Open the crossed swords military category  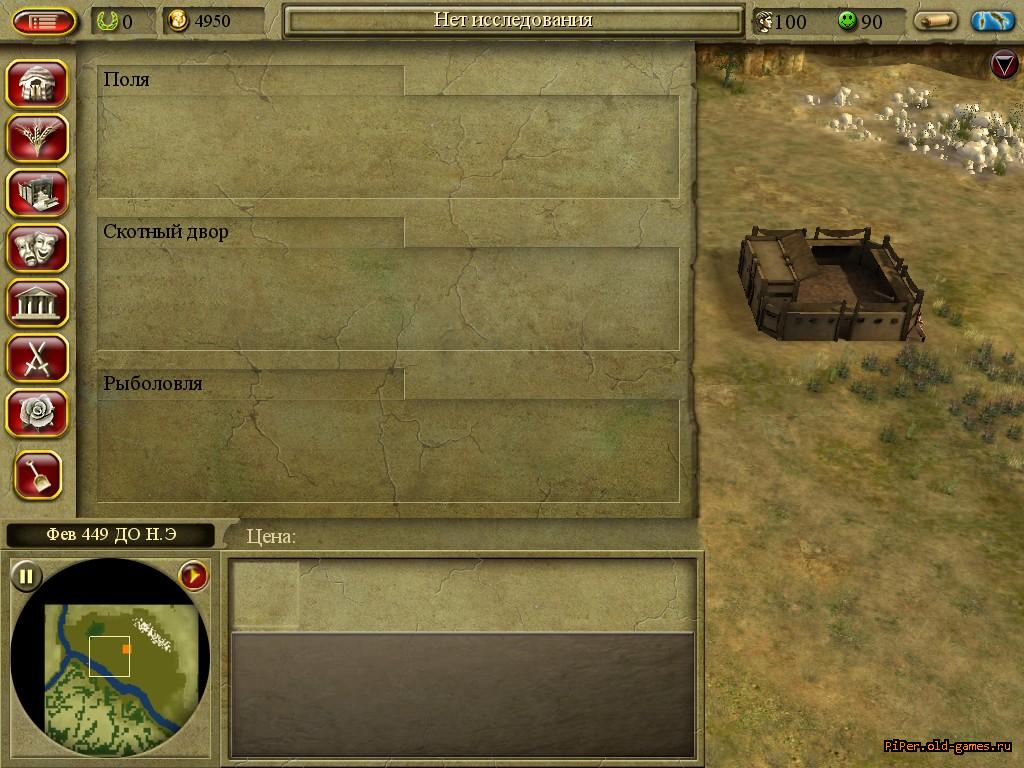38,358
